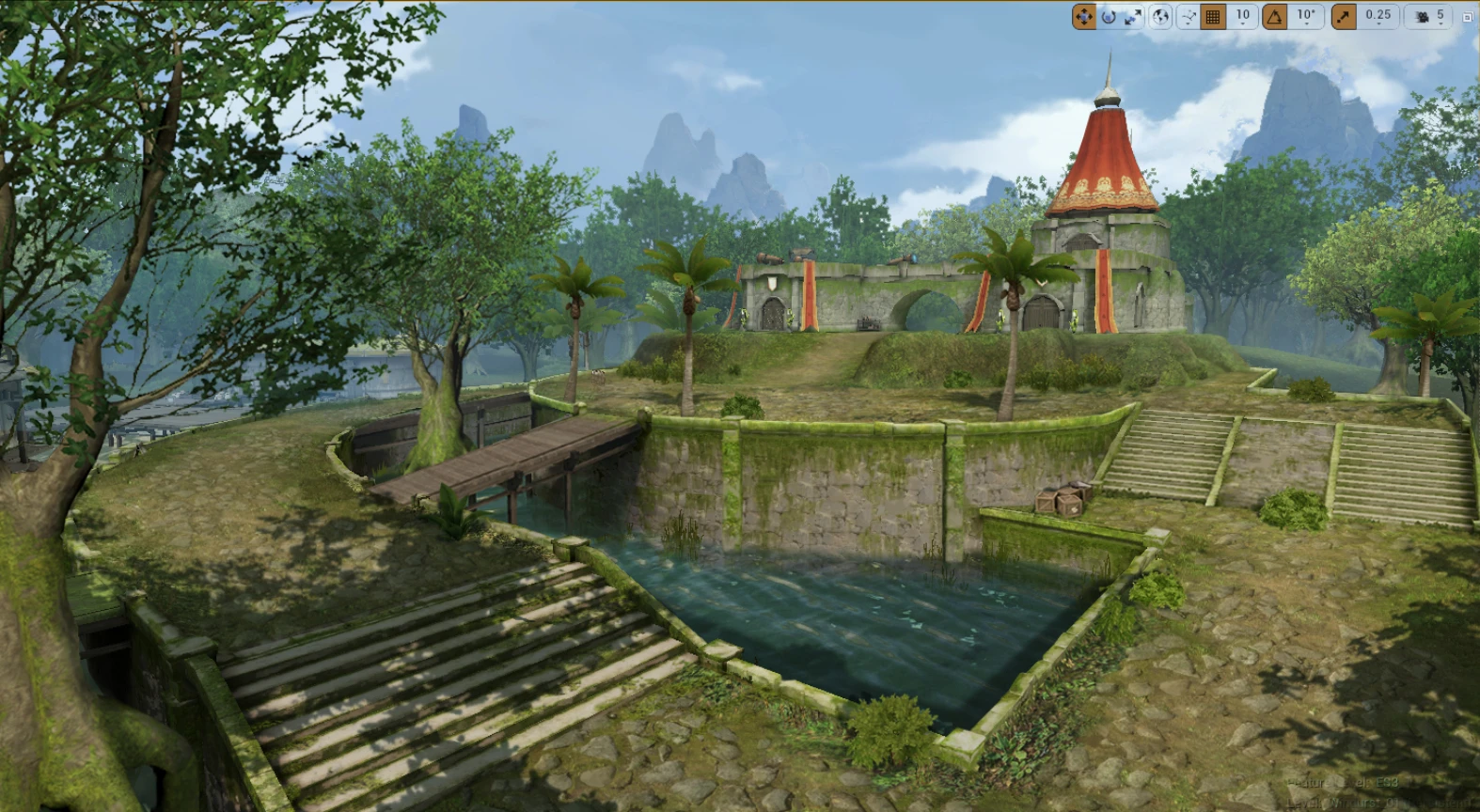Toggle scale snapping with the arrow icon

(x=1344, y=16)
